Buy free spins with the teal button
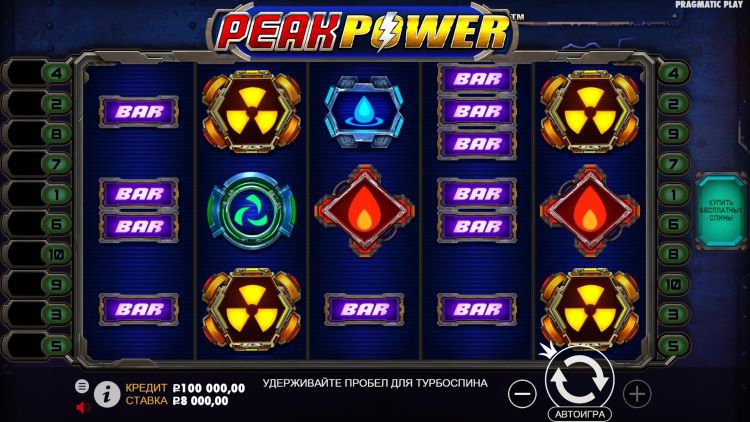Image resolution: width=750 pixels, height=422 pixels. [x=719, y=210]
